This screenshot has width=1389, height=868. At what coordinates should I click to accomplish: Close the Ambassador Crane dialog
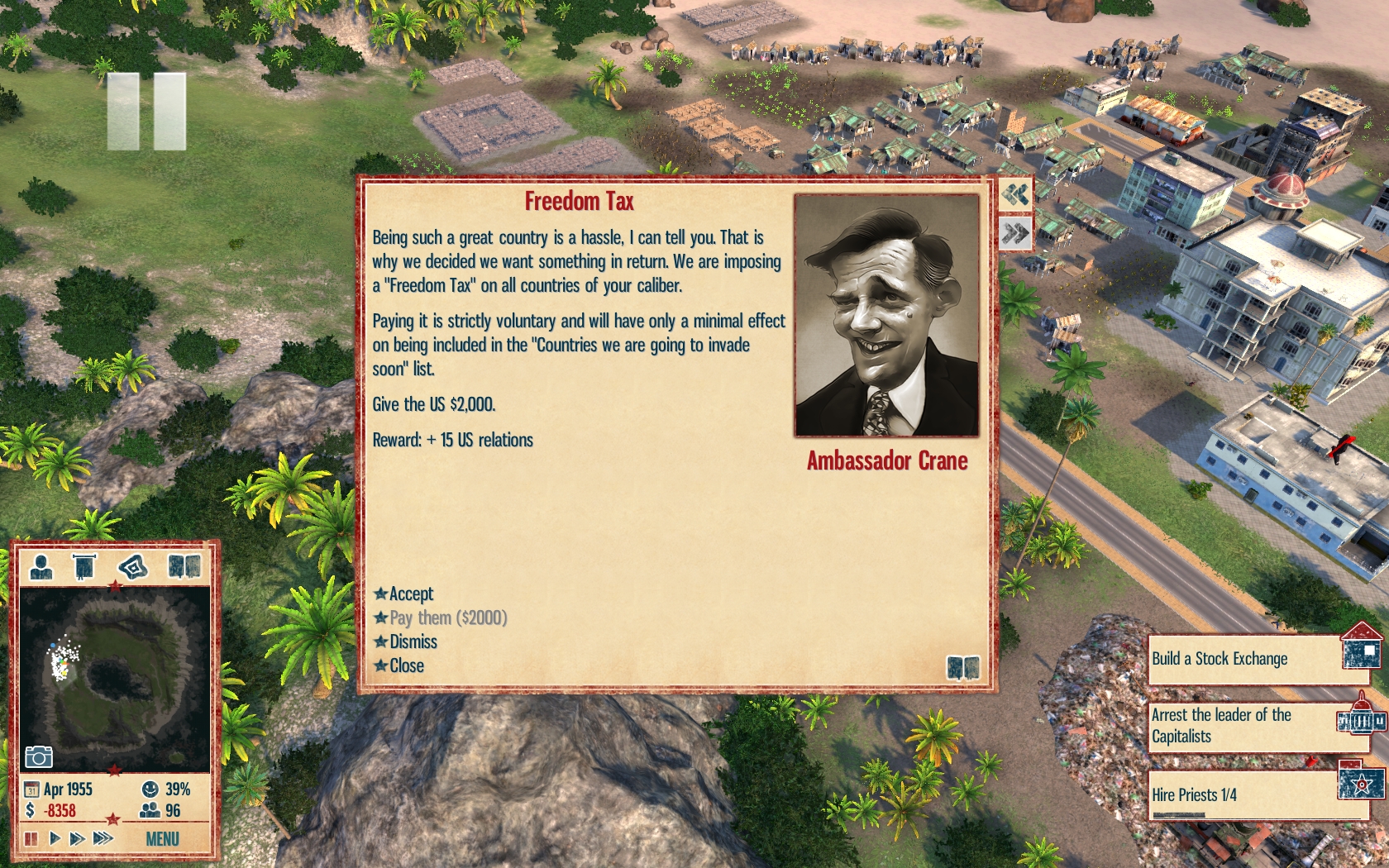coord(406,665)
